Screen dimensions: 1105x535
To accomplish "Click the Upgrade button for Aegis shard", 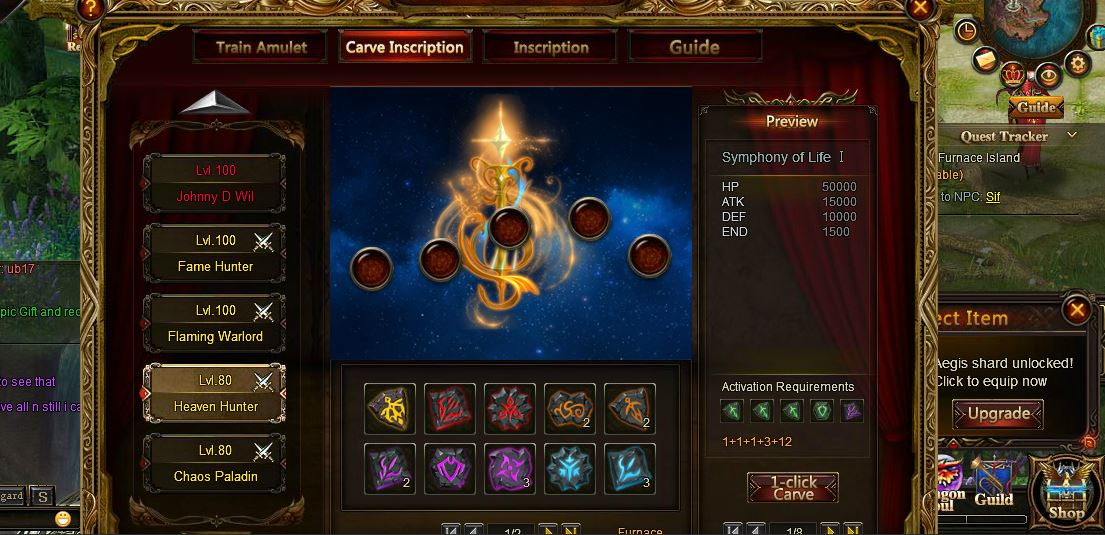I will [x=998, y=413].
